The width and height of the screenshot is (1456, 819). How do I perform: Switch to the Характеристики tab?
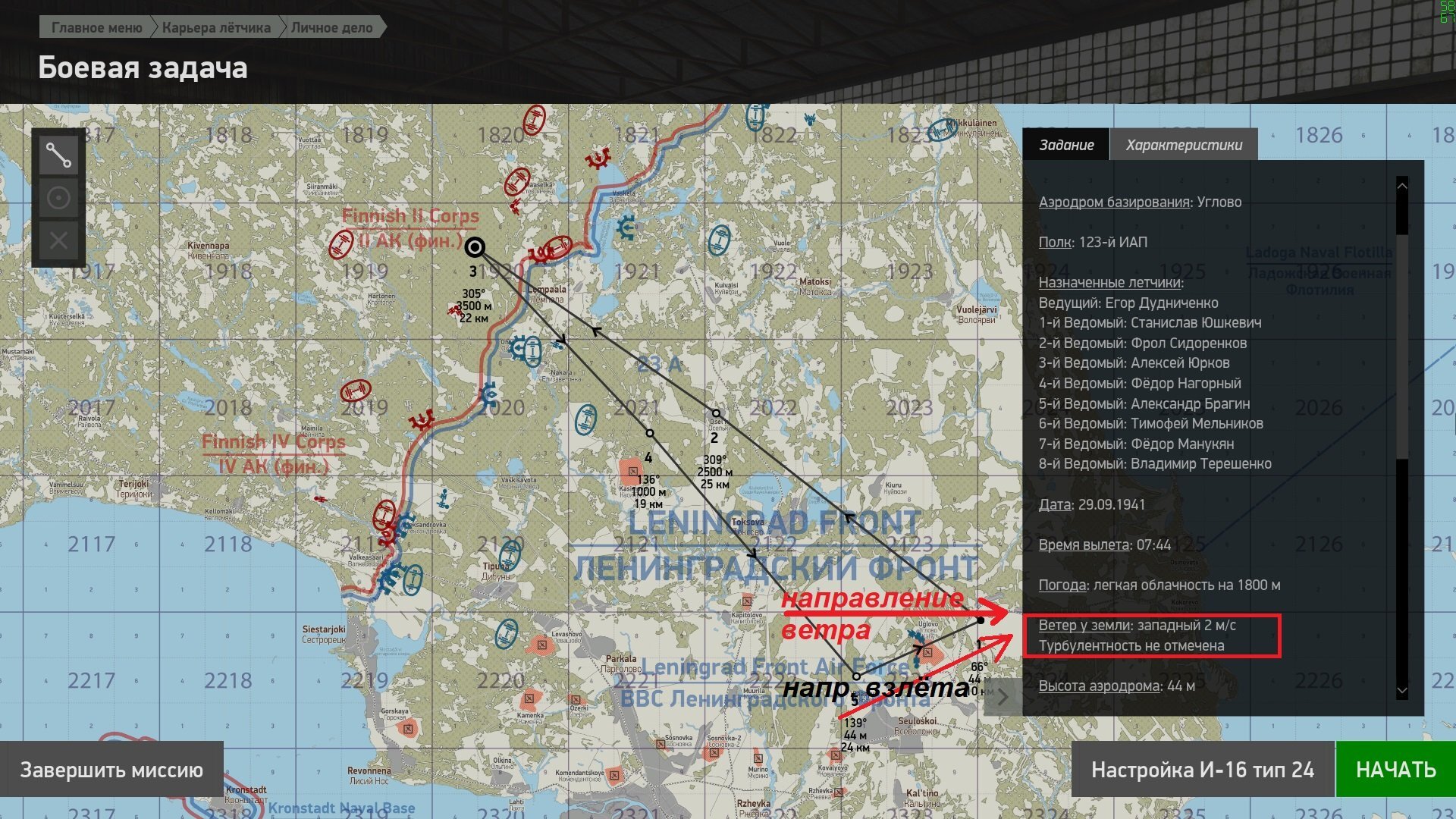[1183, 145]
